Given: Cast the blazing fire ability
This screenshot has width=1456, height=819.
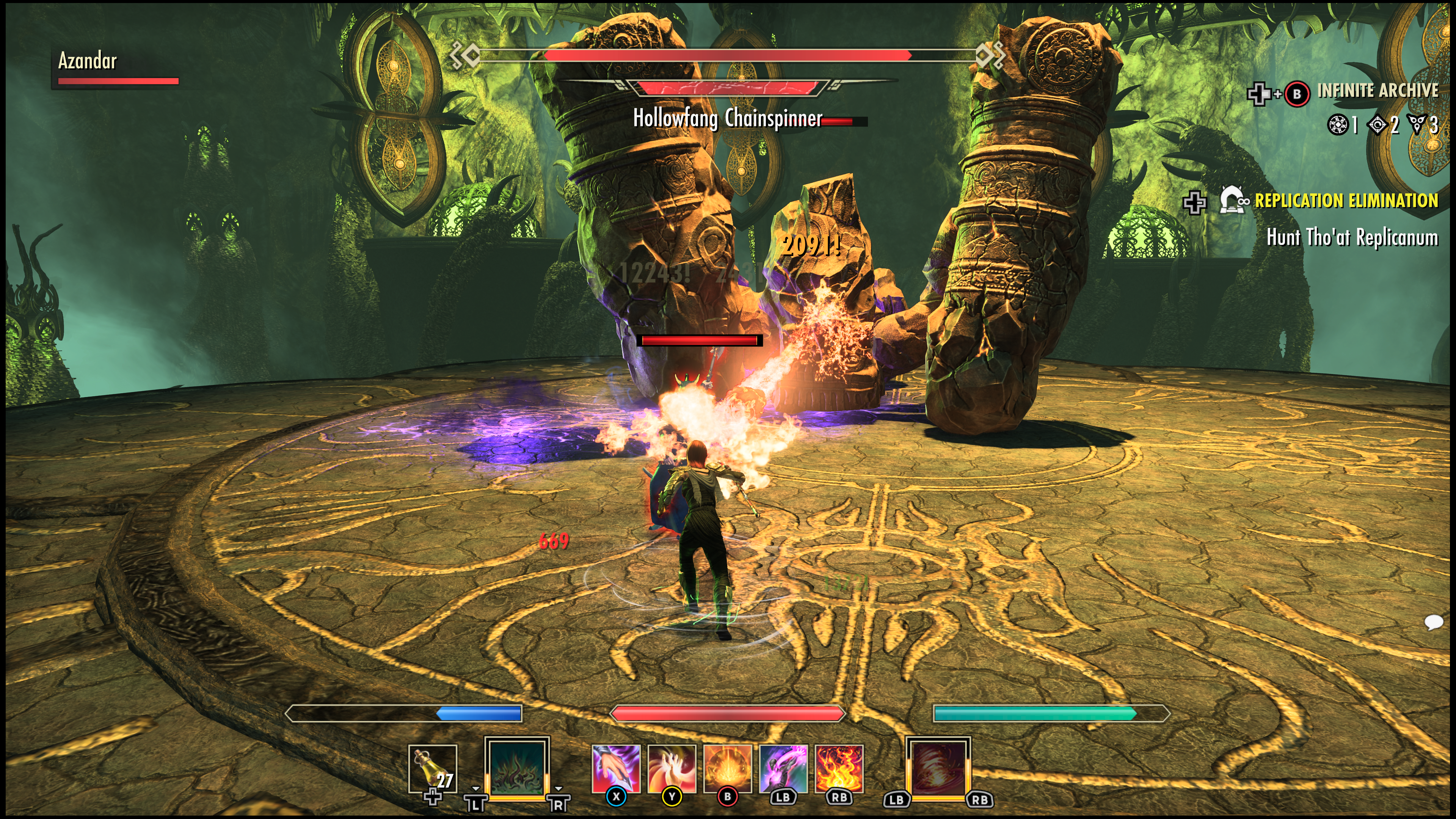Looking at the screenshot, I should (839, 769).
